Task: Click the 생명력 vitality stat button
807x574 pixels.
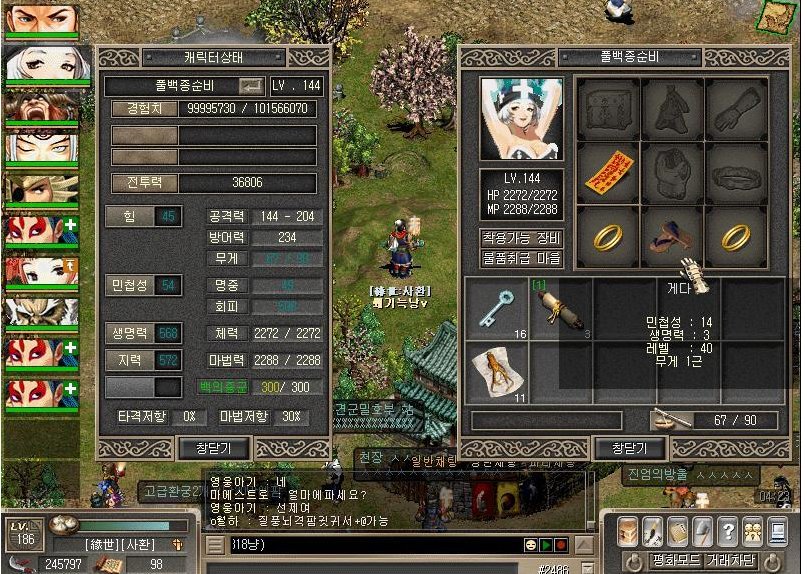Action: 142,334
